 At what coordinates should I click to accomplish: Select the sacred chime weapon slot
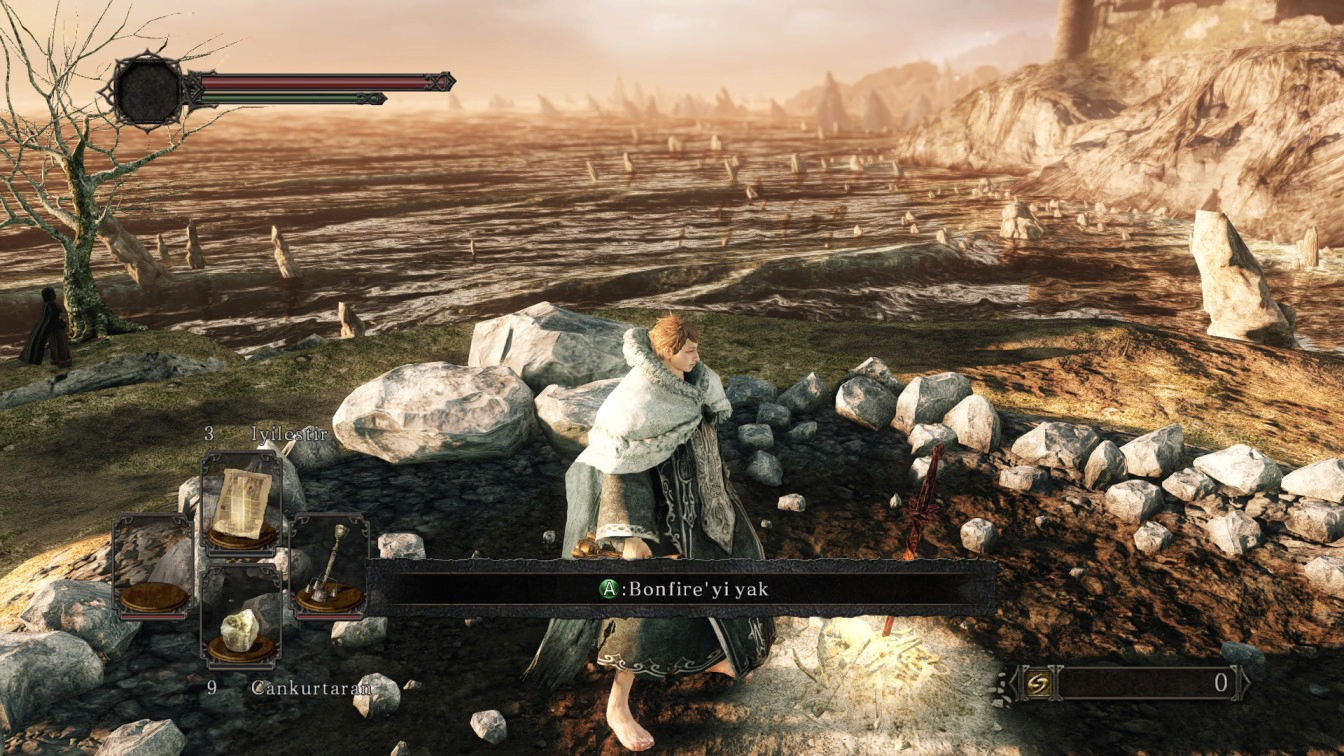pos(329,565)
